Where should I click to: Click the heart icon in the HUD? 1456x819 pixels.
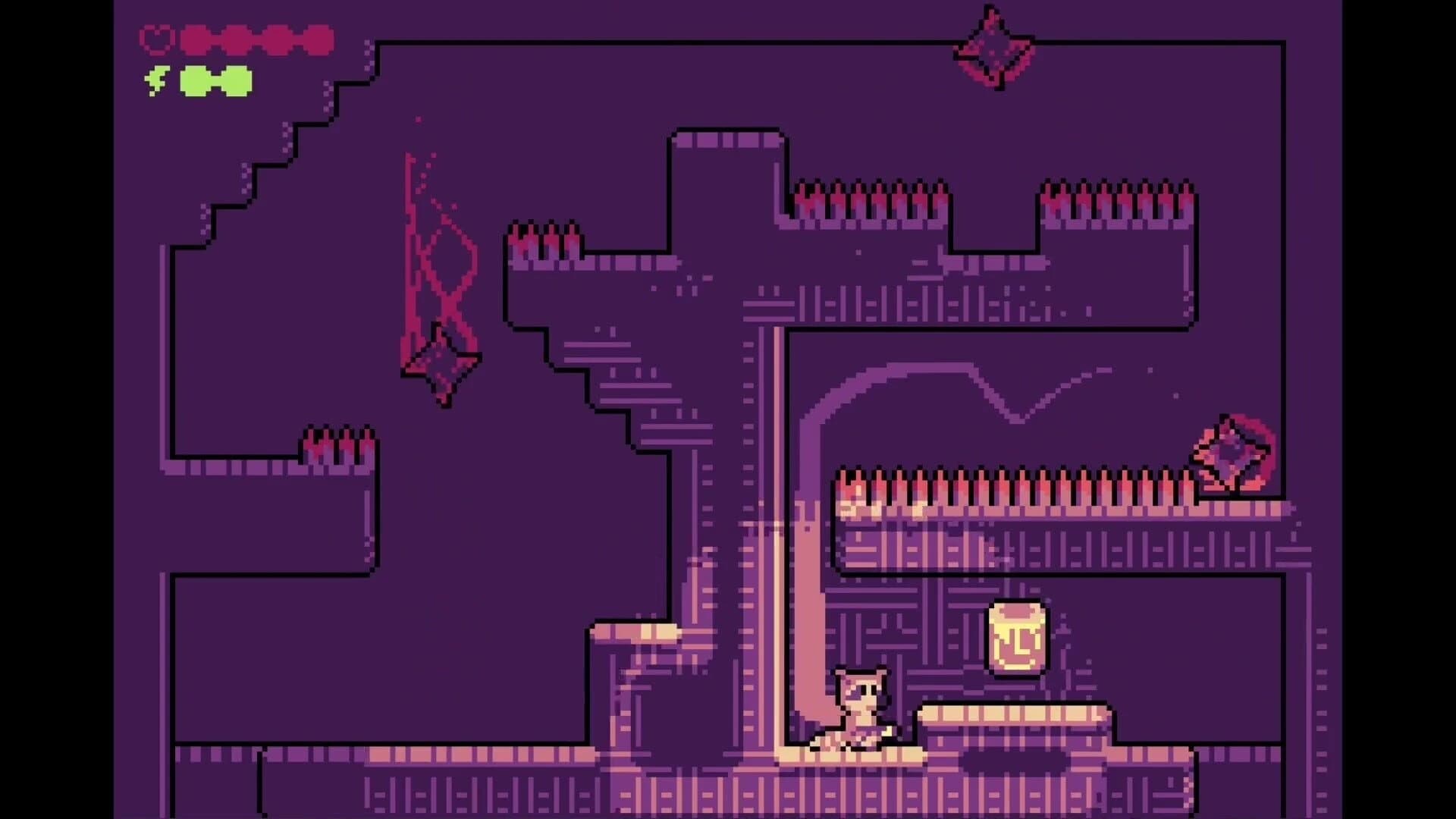pyautogui.click(x=157, y=37)
